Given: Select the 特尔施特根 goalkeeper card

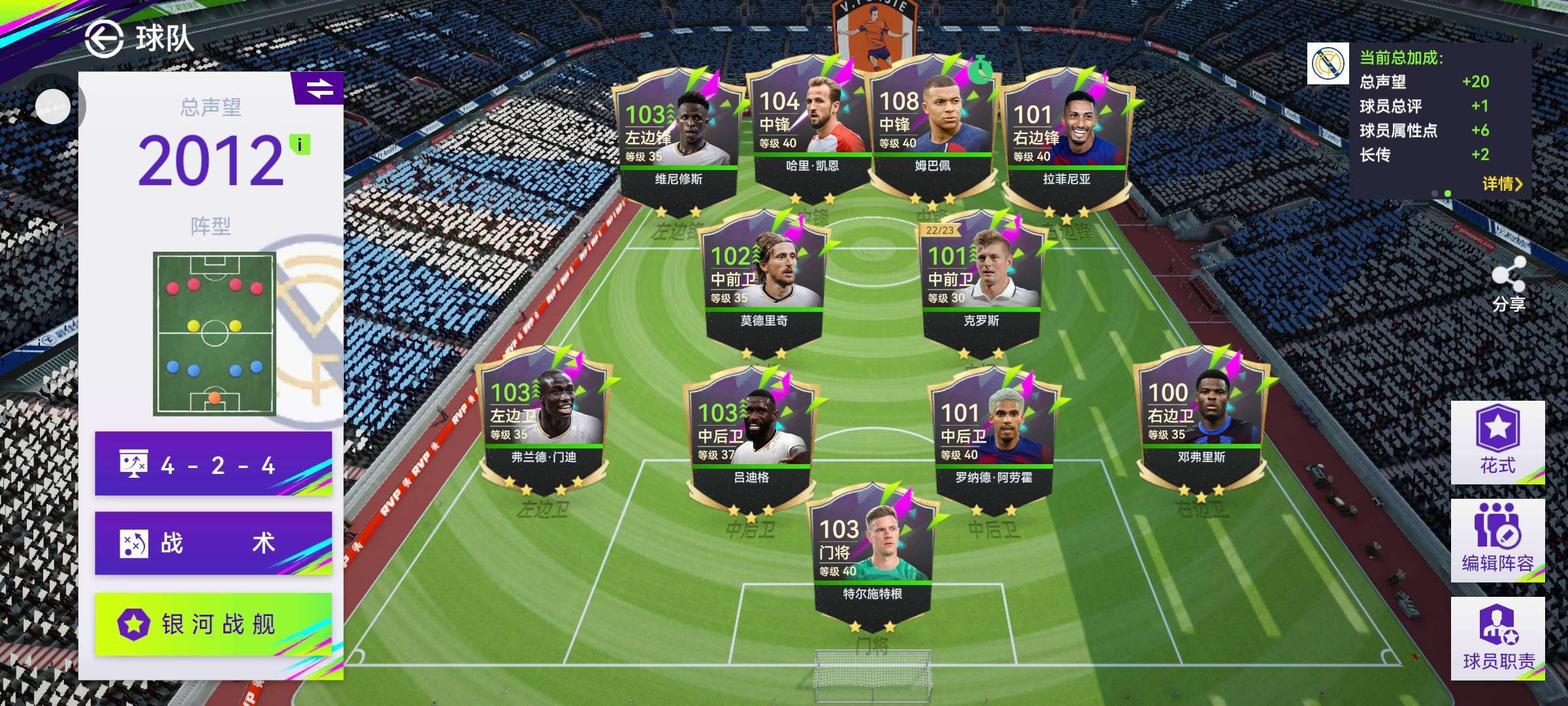Looking at the screenshot, I should coord(872,556).
